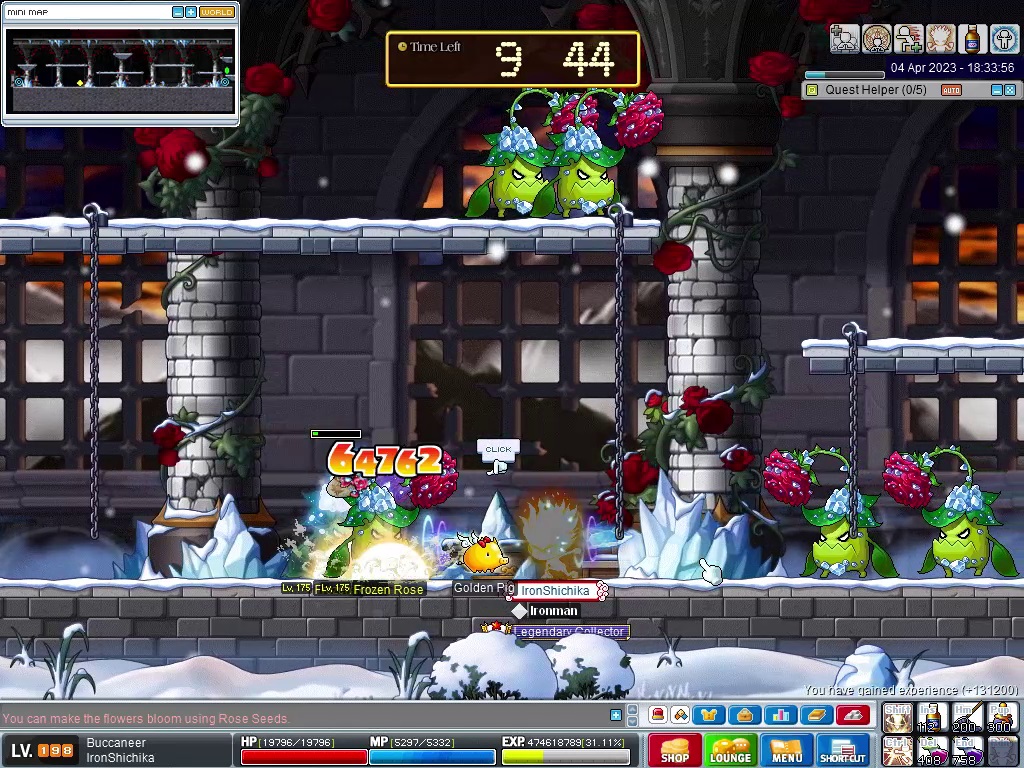Expand the chat log with the plus button
The width and height of the screenshot is (1024, 768).
616,714
